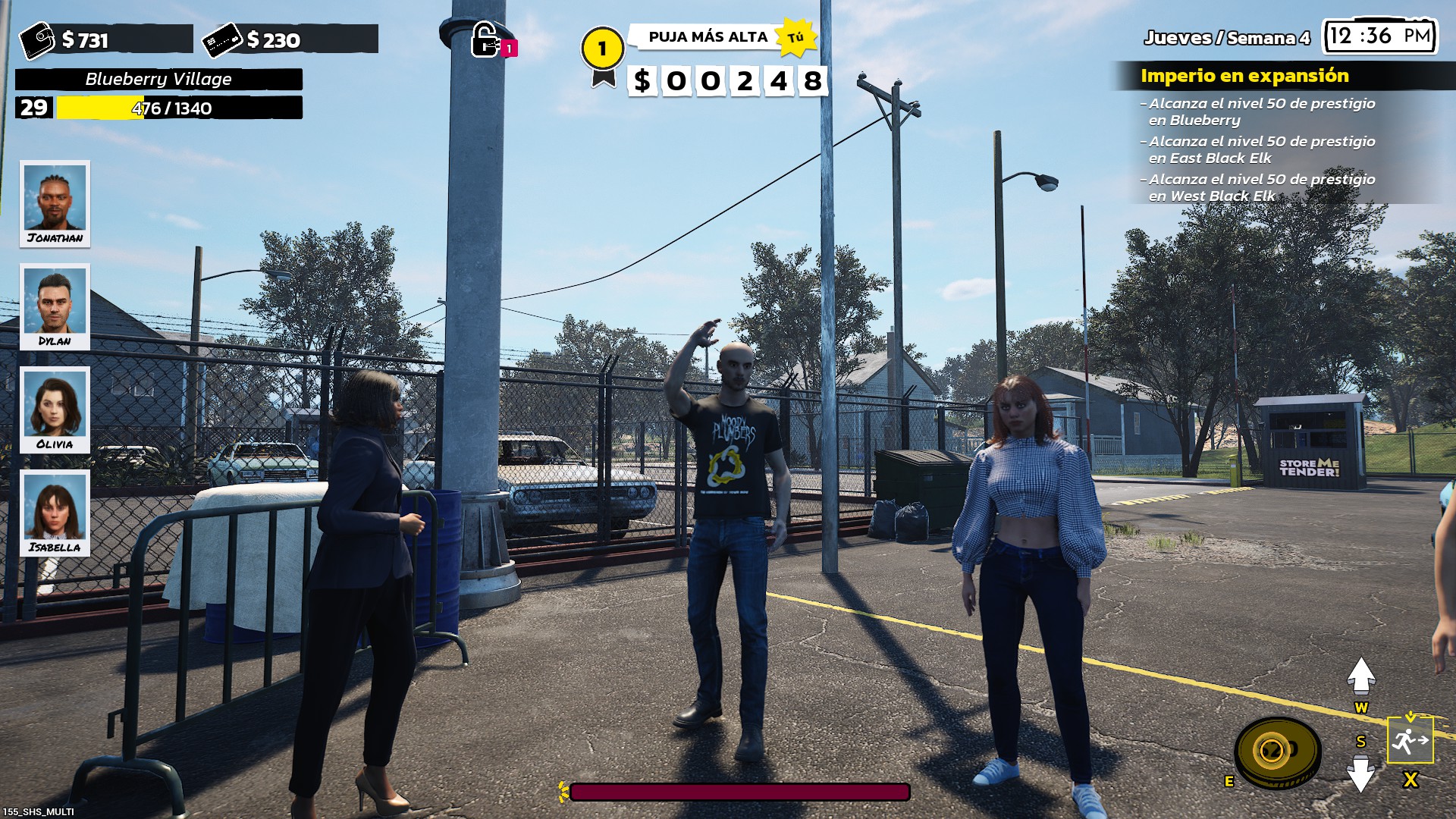Screen dimensions: 1456x819
Task: Click Olivia's bidder portrait
Action: tap(55, 409)
